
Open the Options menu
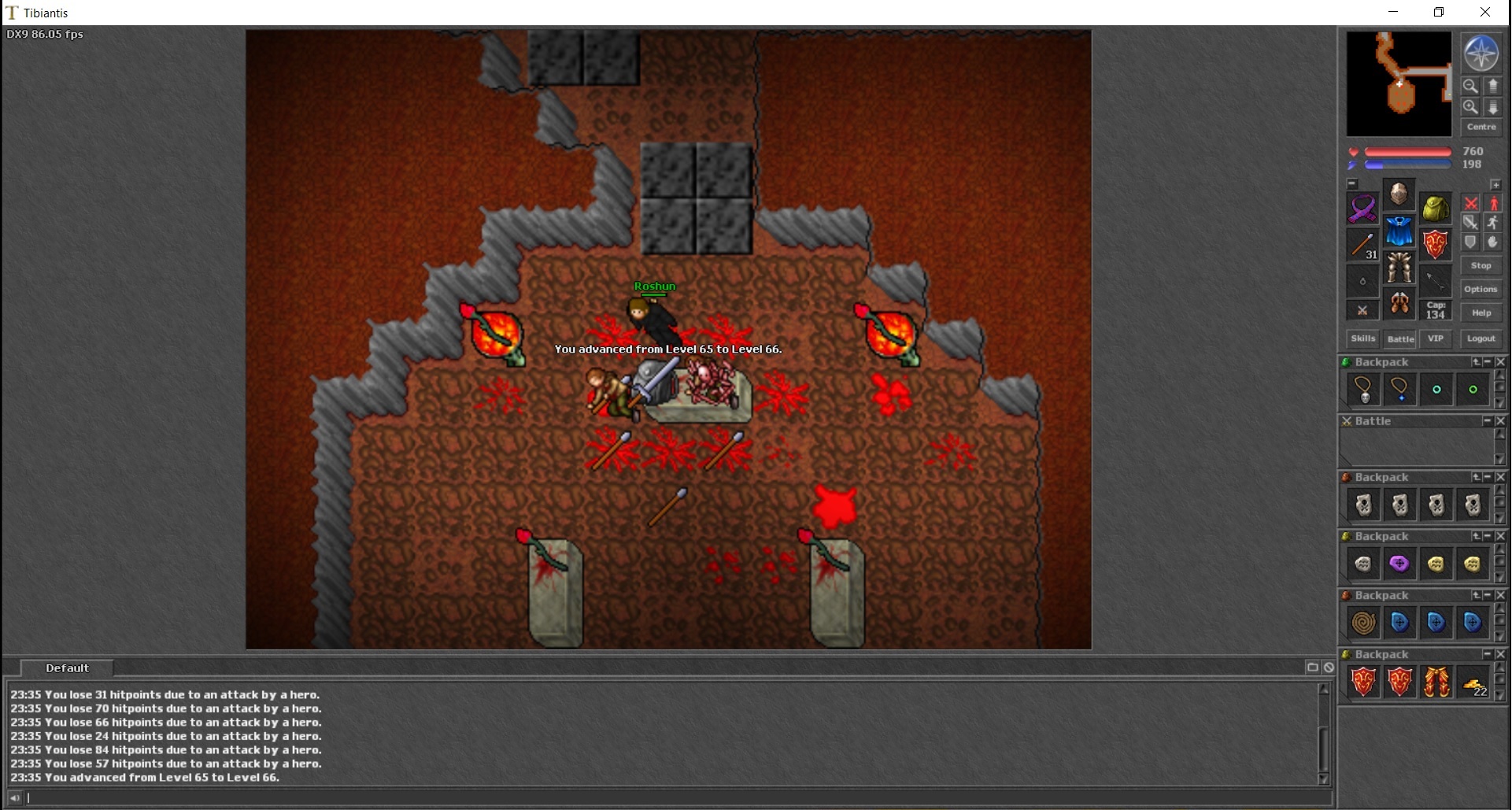pos(1481,289)
